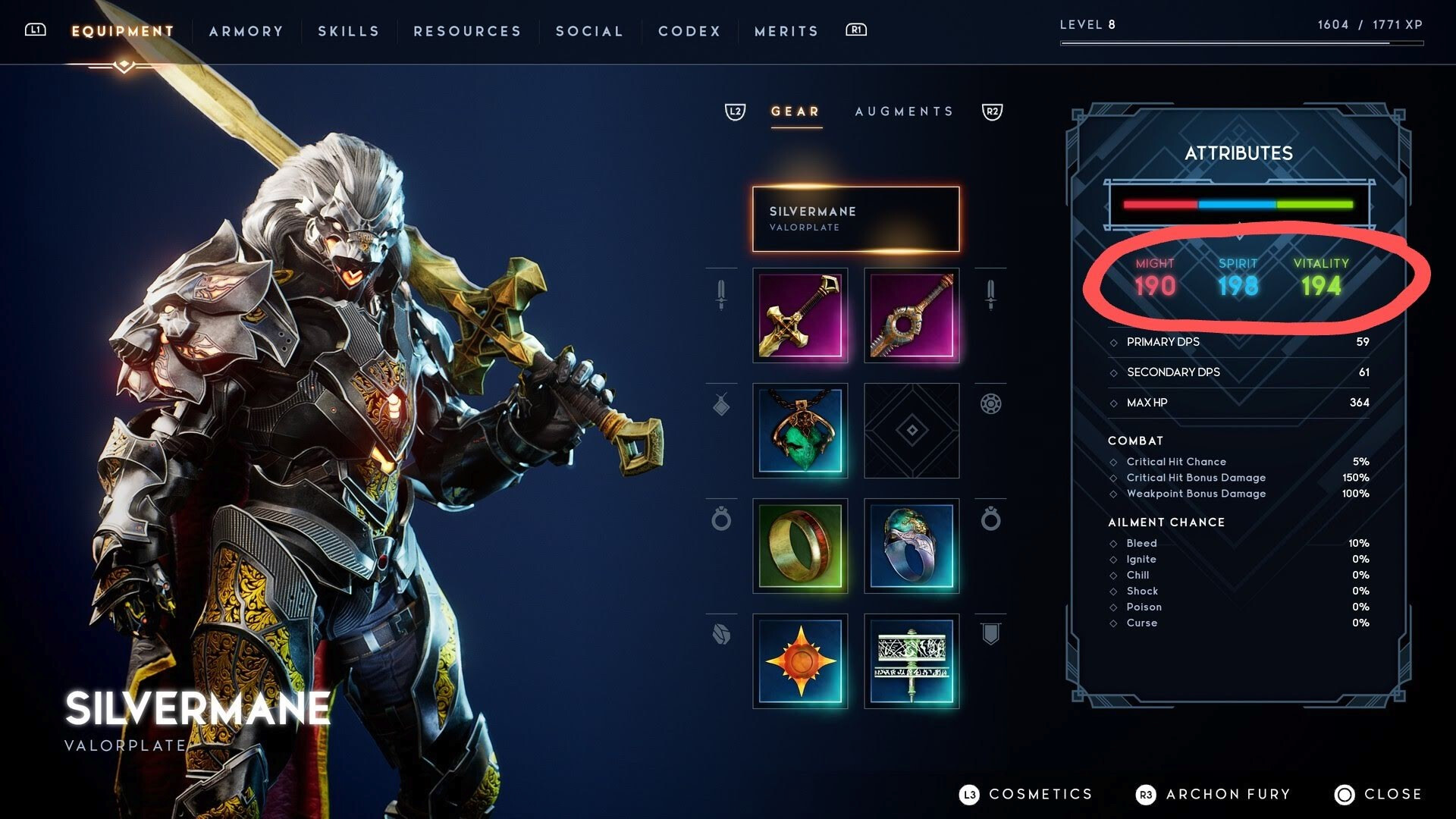1456x819 pixels.
Task: Go to the Resources tab
Action: 467,31
